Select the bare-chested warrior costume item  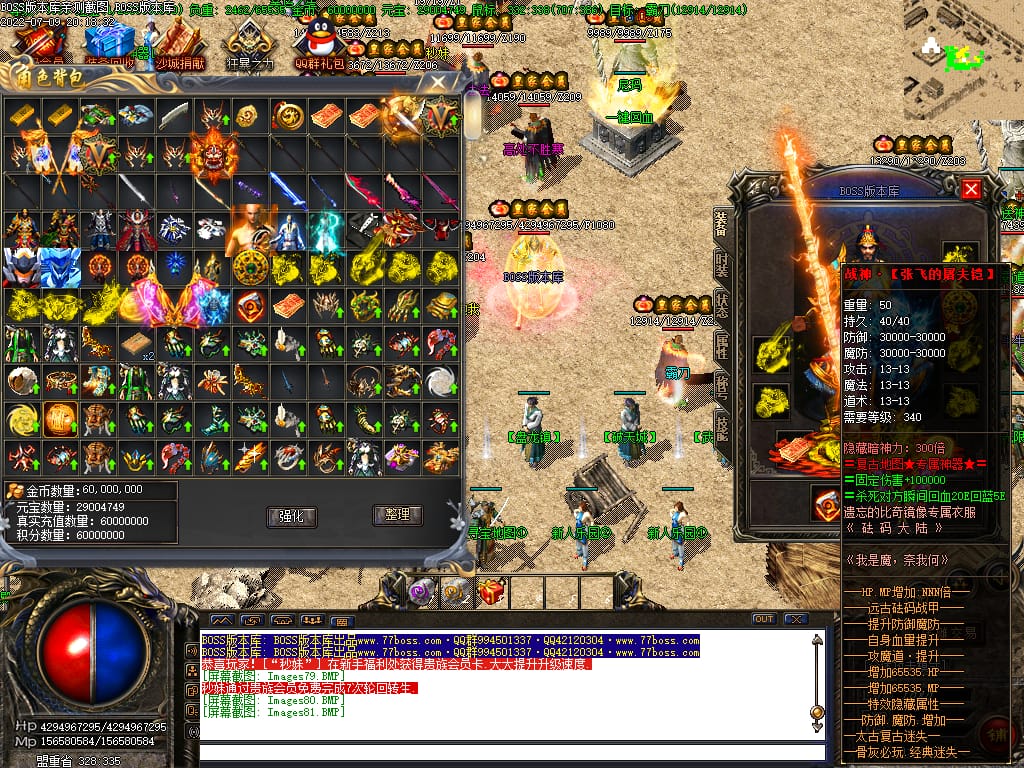pyautogui.click(x=250, y=230)
